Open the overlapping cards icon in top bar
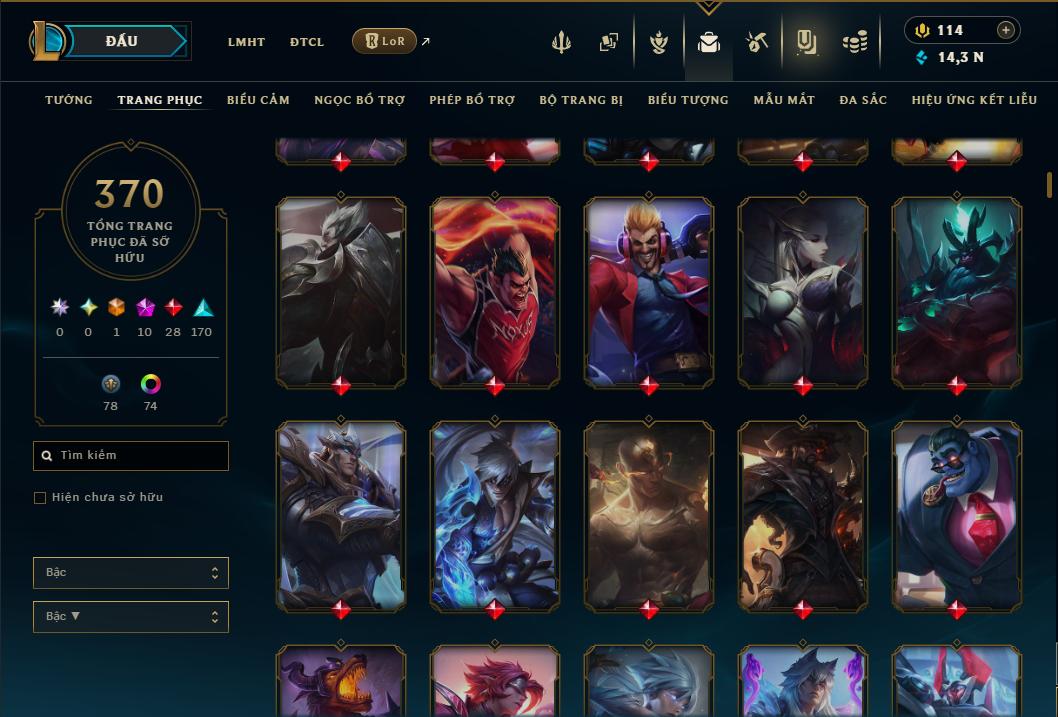The width and height of the screenshot is (1058, 717). 609,42
